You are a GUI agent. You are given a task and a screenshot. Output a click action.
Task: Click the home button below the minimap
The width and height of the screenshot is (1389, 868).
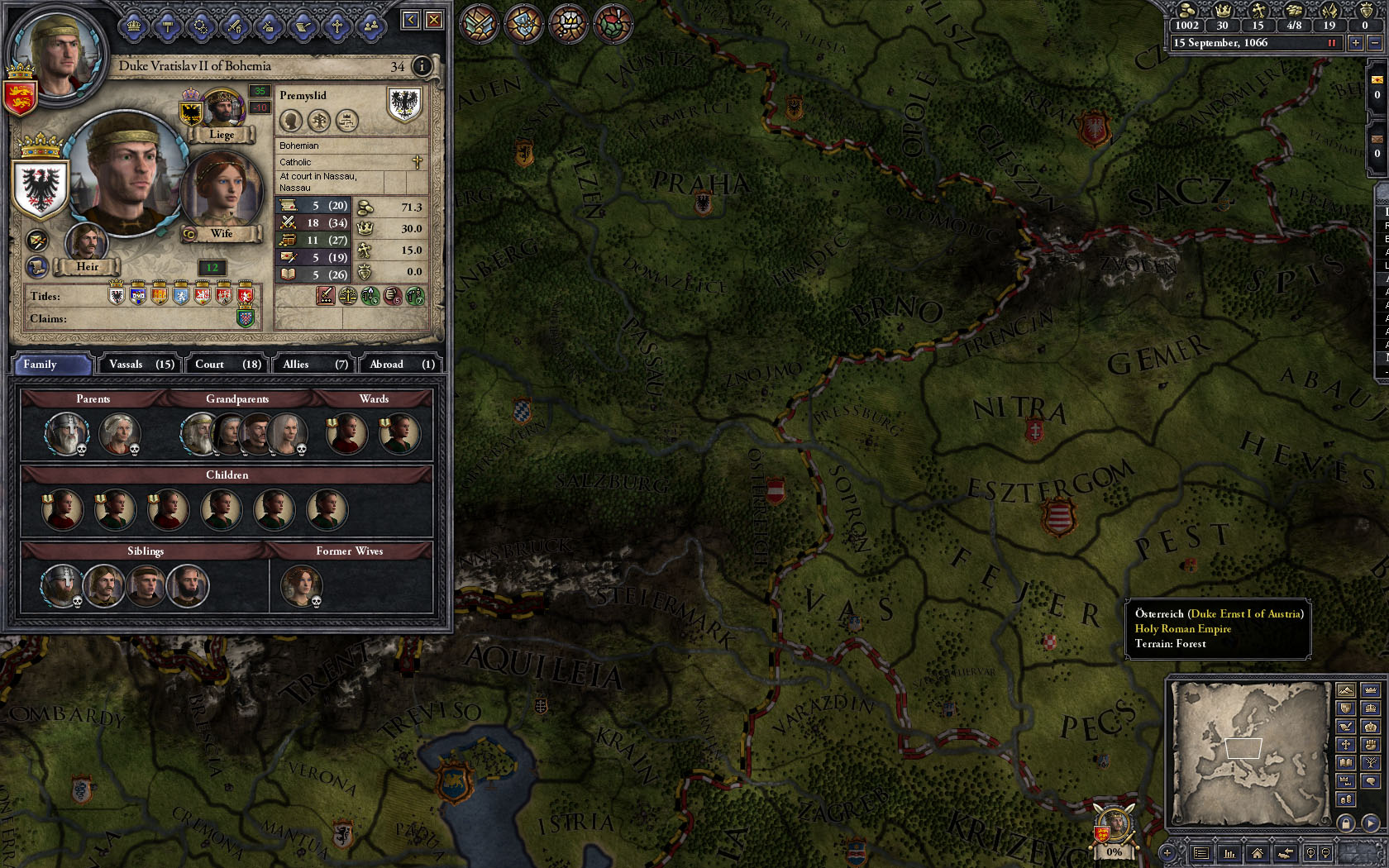click(1257, 853)
